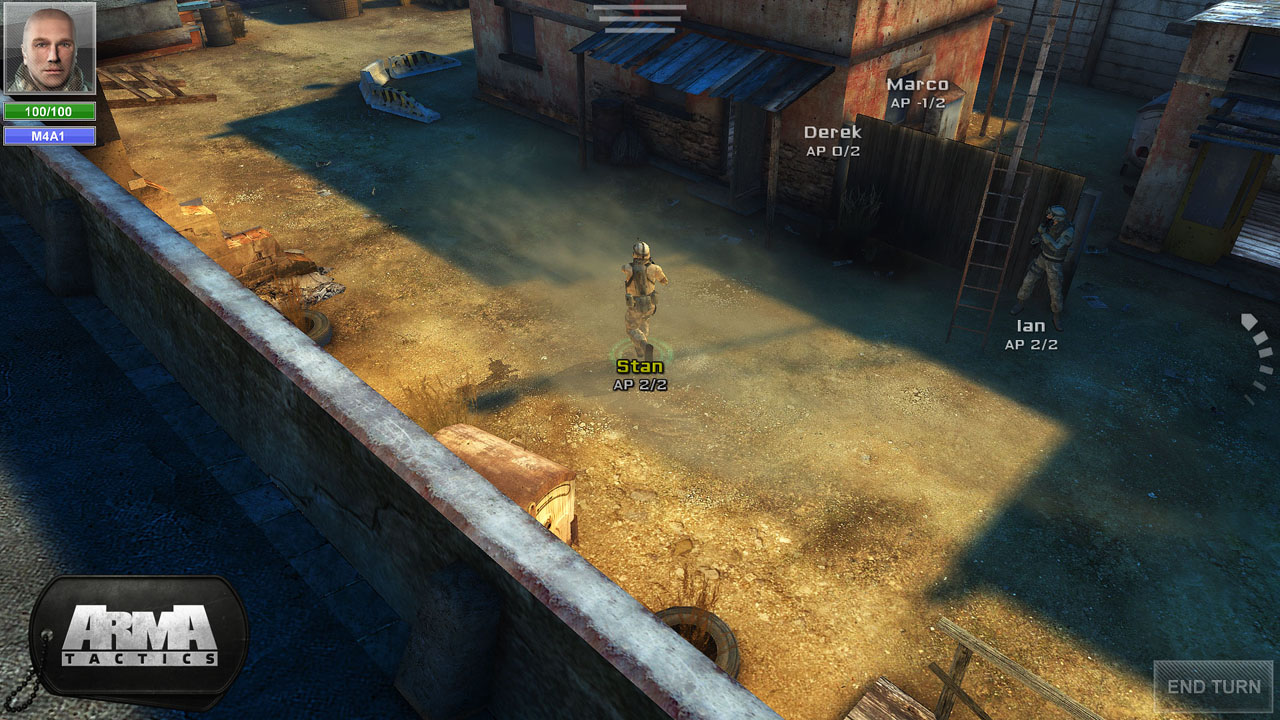Pick the unit labeled Marco
The height and width of the screenshot is (720, 1280).
point(917,85)
